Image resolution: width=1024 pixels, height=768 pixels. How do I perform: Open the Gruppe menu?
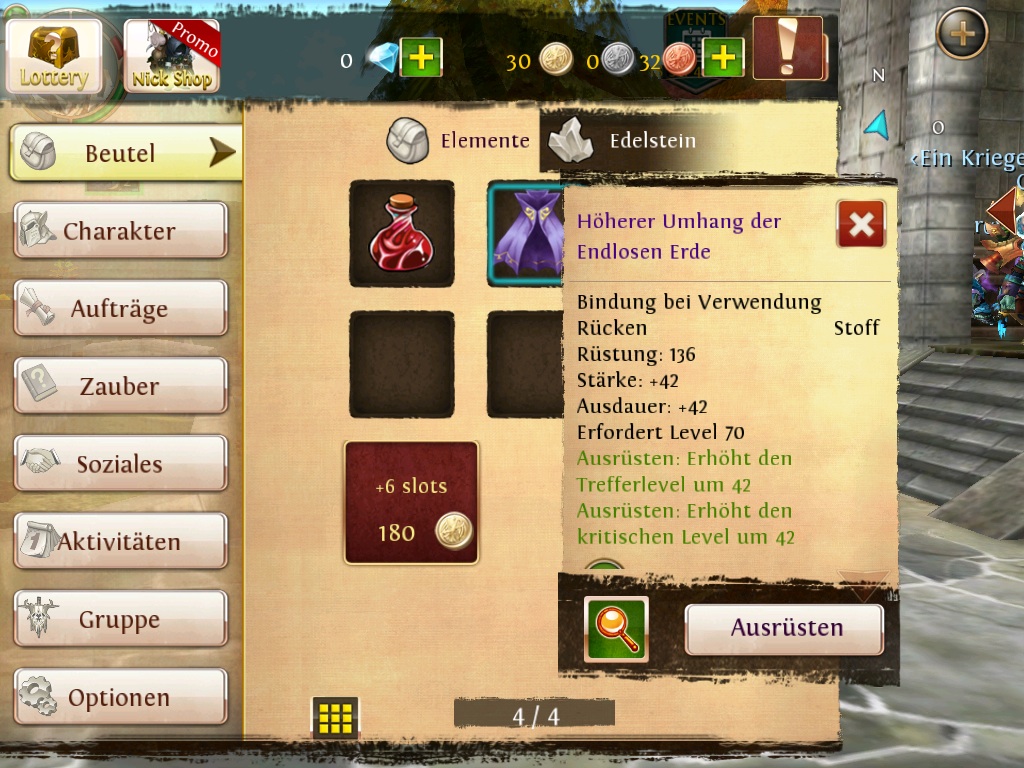[120, 620]
